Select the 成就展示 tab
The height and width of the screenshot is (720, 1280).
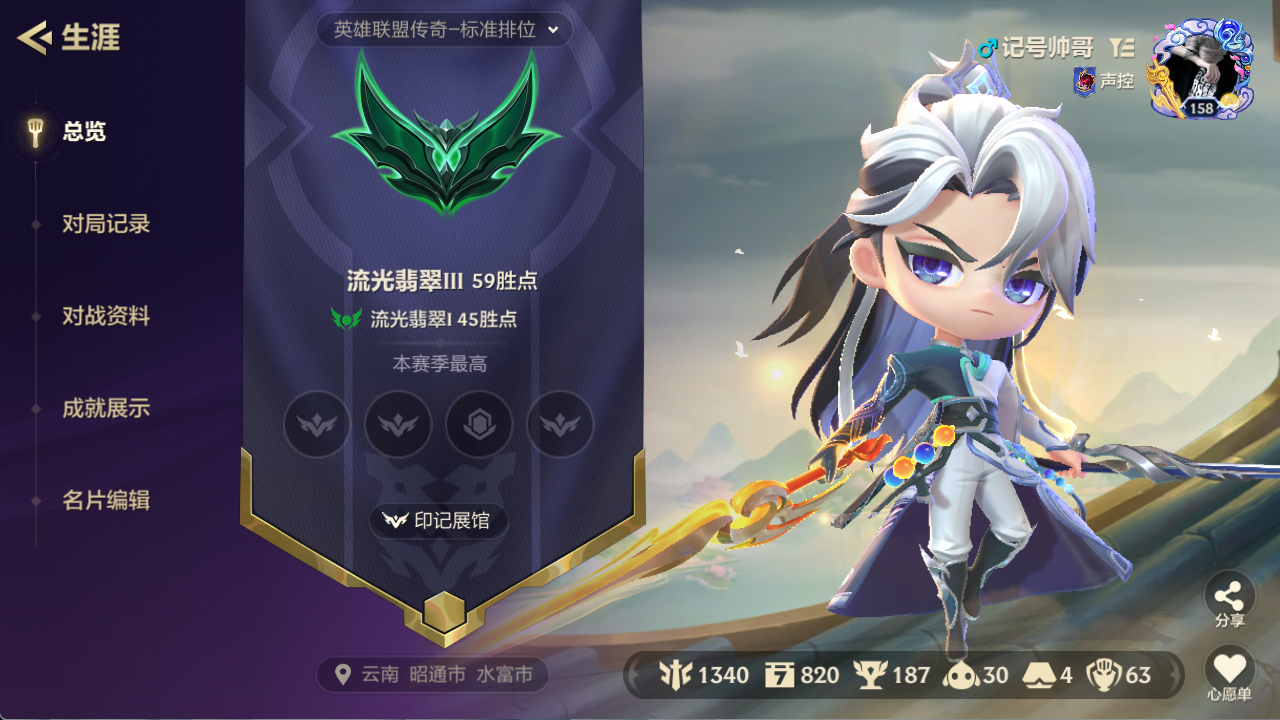(106, 408)
